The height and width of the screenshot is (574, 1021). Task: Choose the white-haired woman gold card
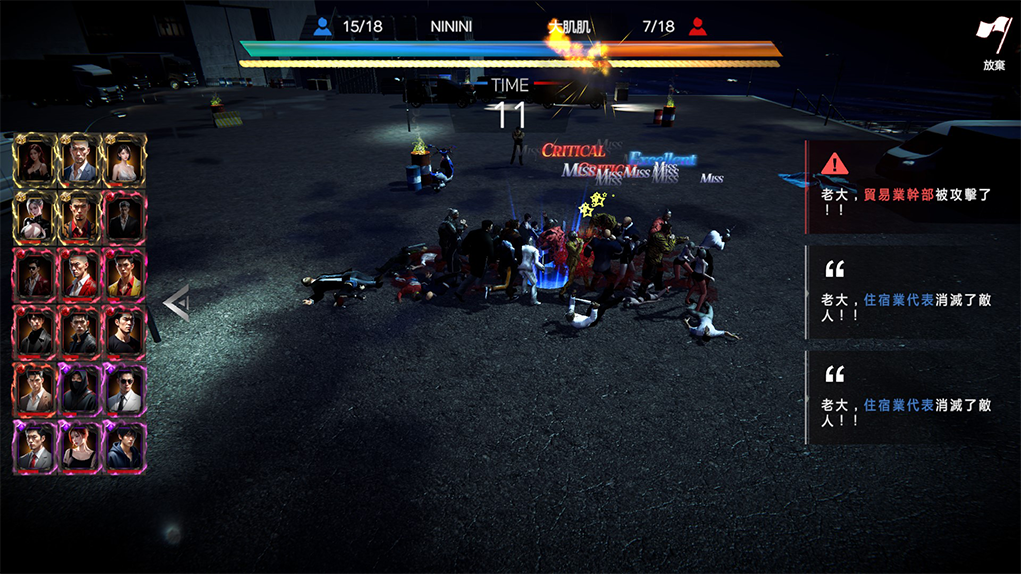pos(34,215)
